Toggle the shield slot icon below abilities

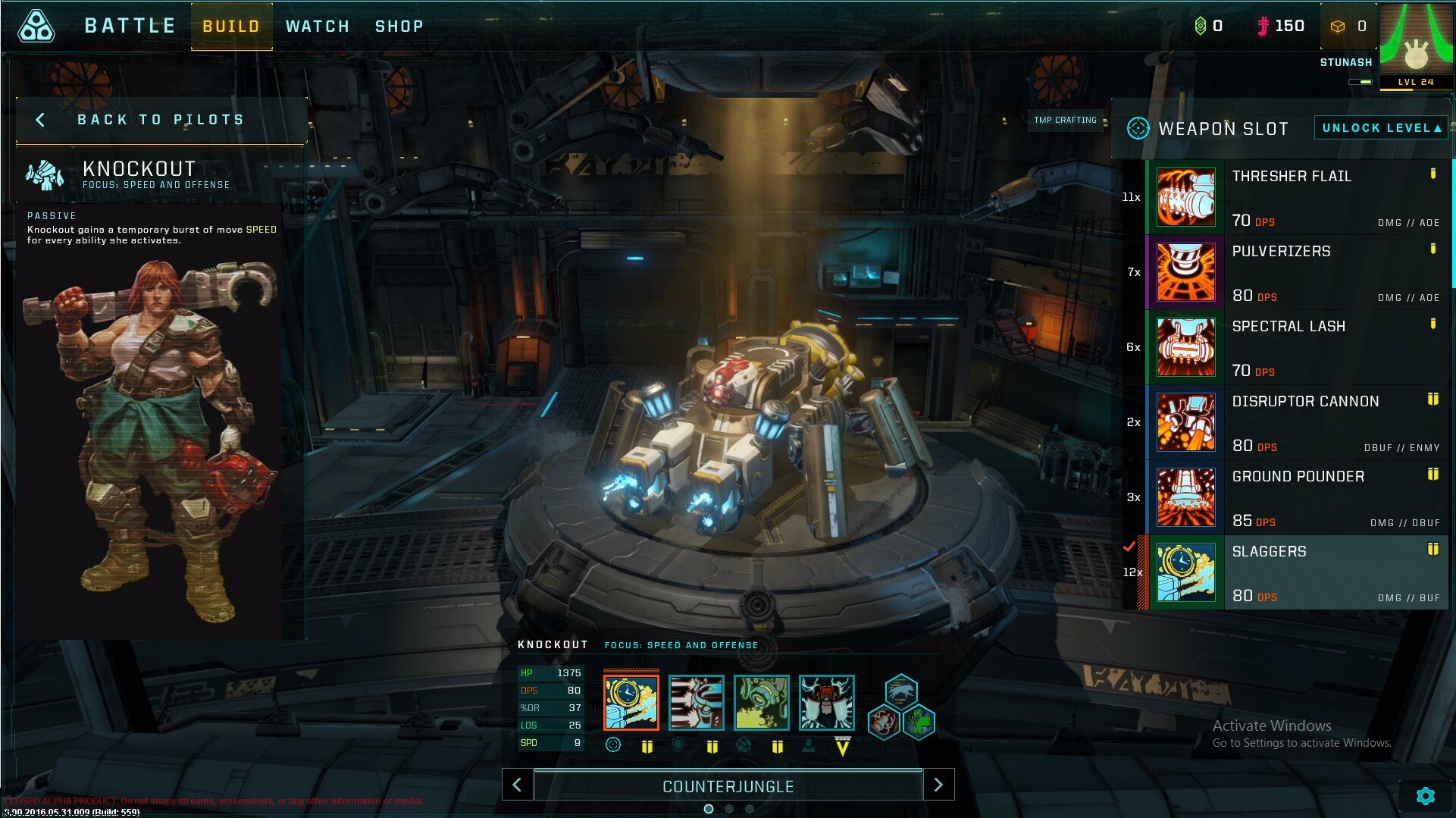678,746
